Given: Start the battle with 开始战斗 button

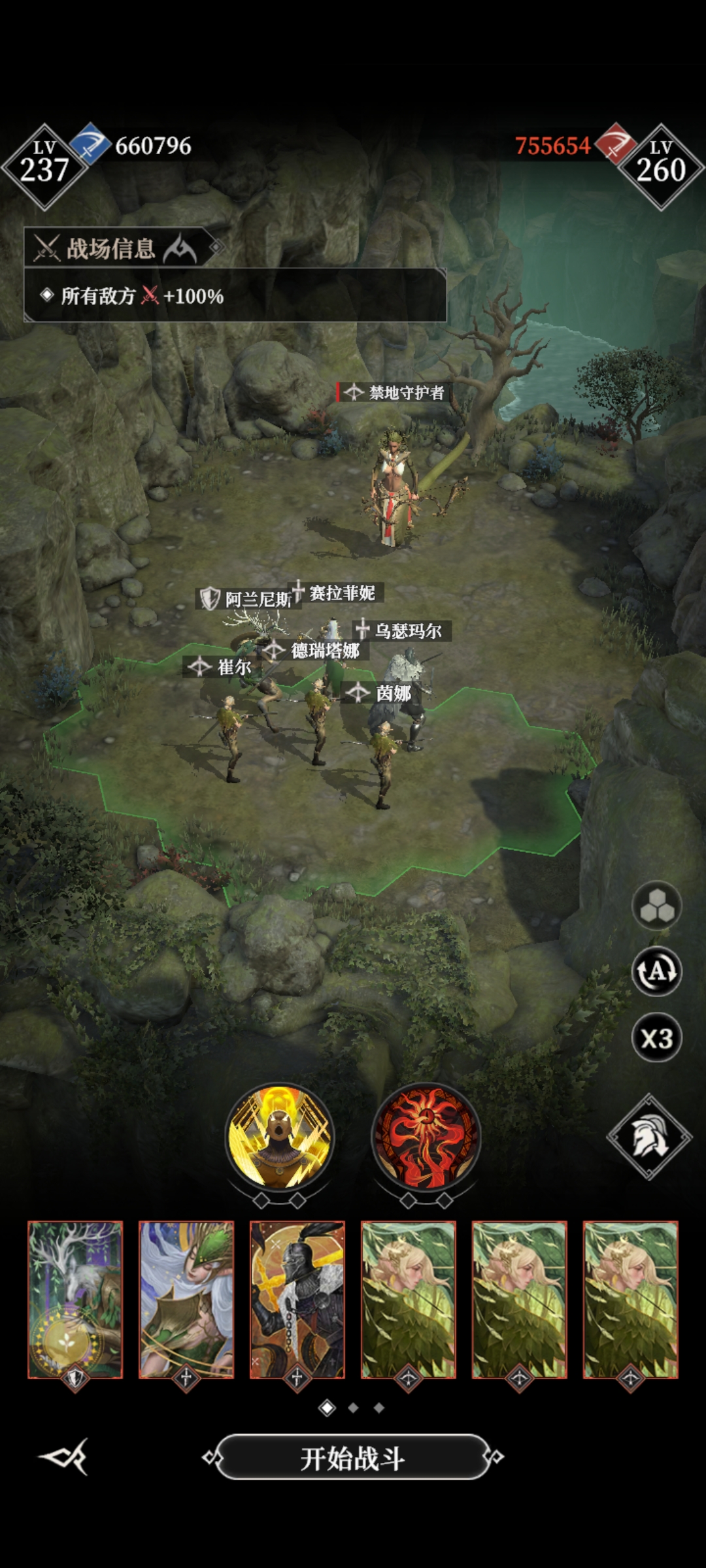Looking at the screenshot, I should pyautogui.click(x=352, y=1458).
